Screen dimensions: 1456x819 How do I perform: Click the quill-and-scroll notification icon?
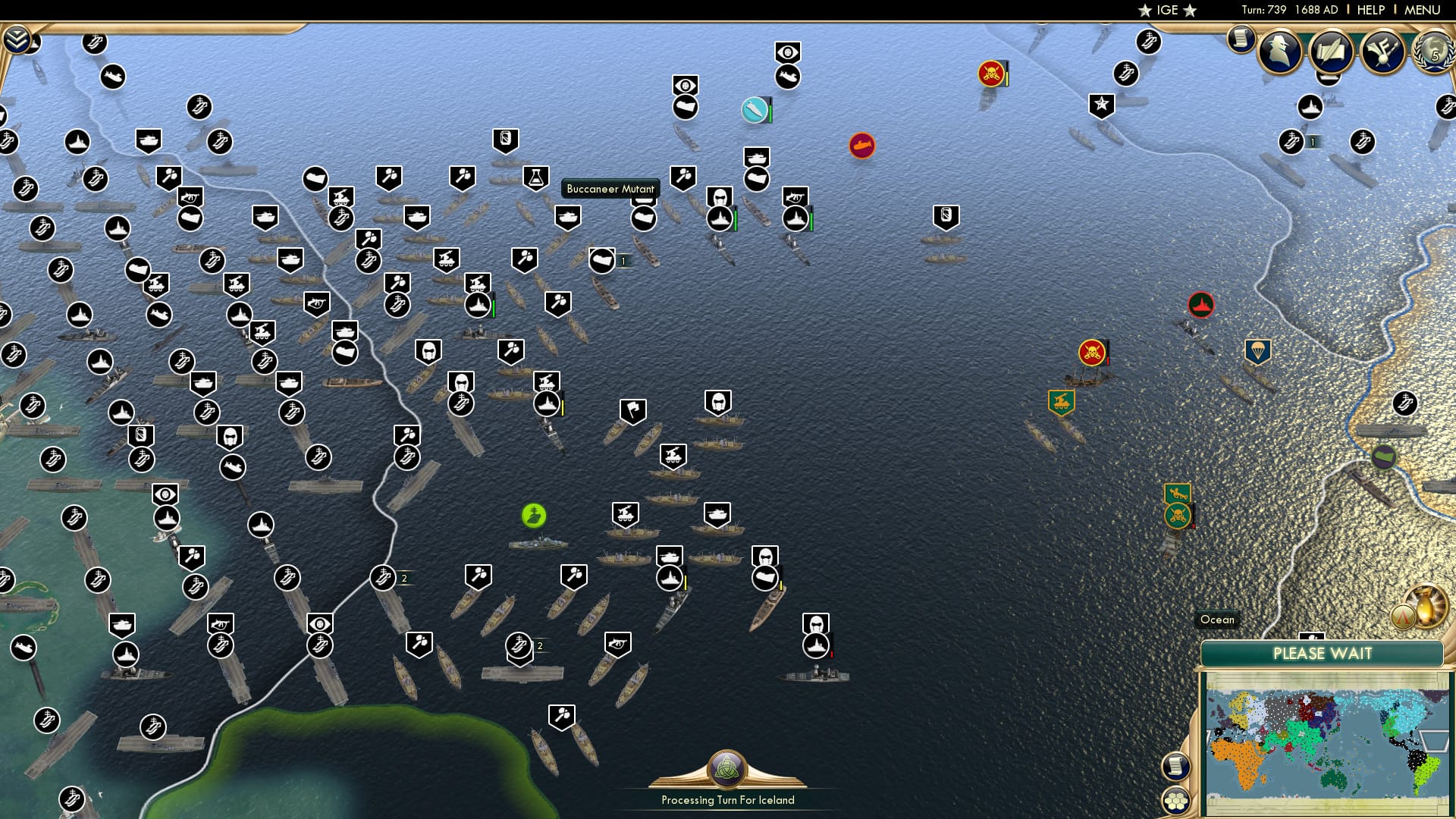(1332, 53)
